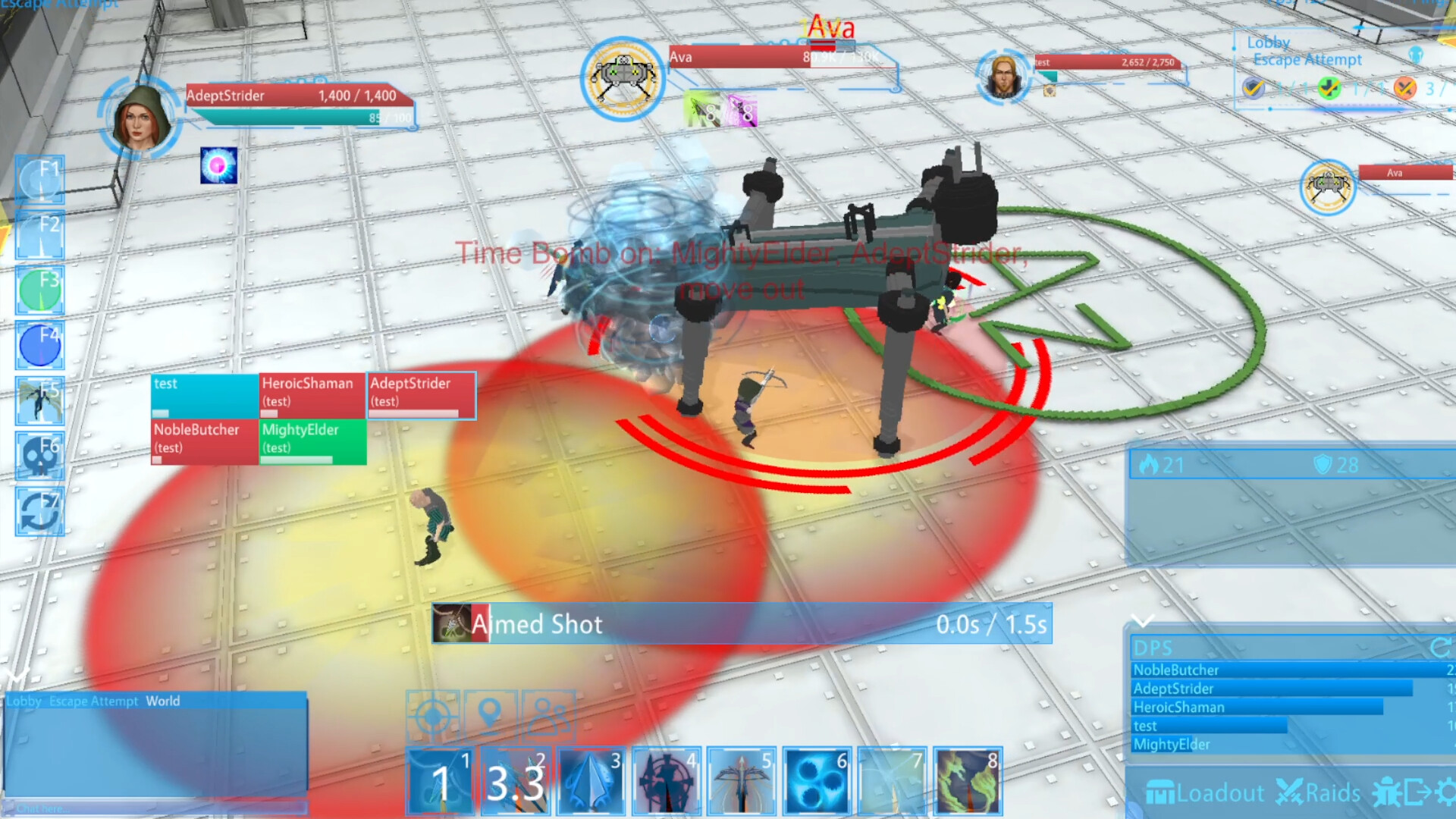Click the blue shield objective checkmark in Lobby panel

tap(1255, 88)
